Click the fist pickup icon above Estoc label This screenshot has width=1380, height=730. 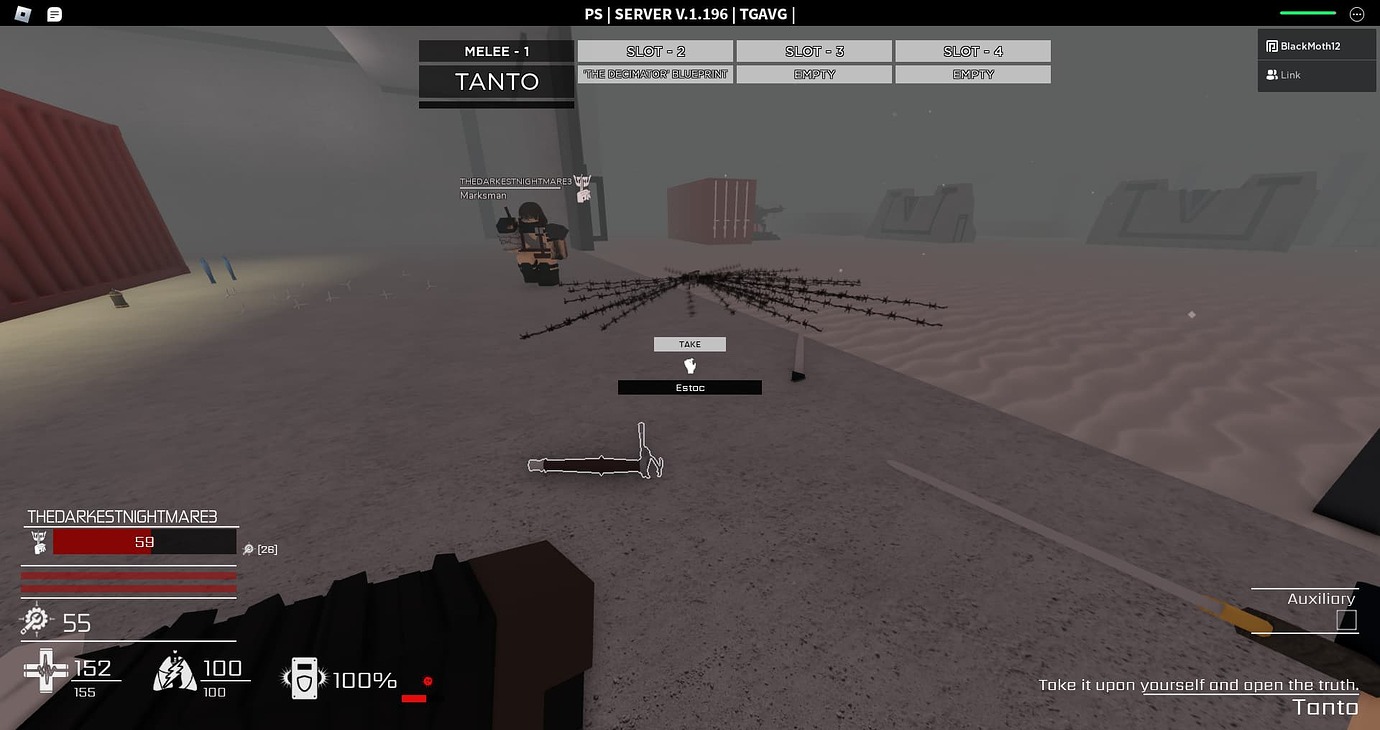click(690, 365)
